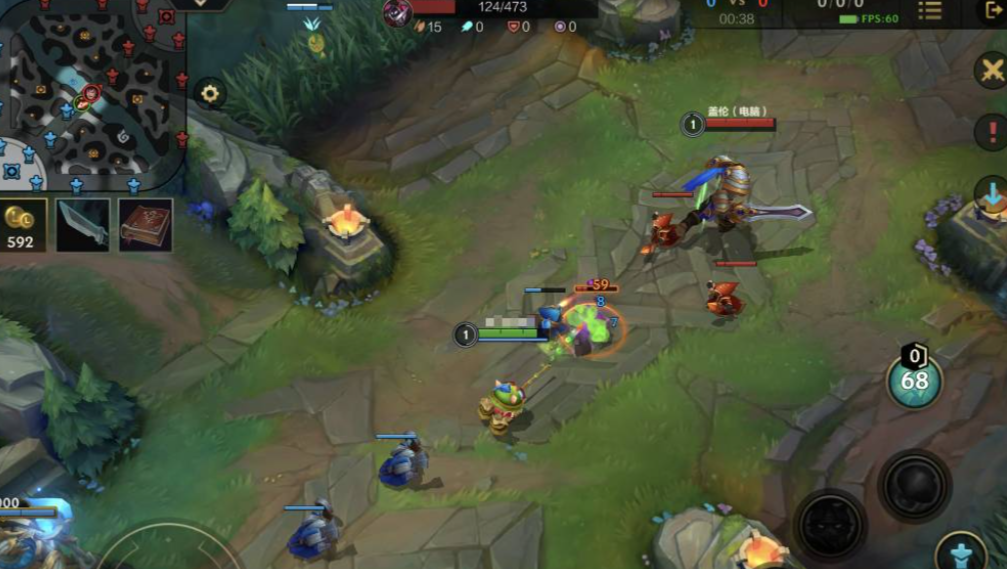The width and height of the screenshot is (1007, 569).
Task: Open the scoreboard list icon
Action: coord(930,11)
